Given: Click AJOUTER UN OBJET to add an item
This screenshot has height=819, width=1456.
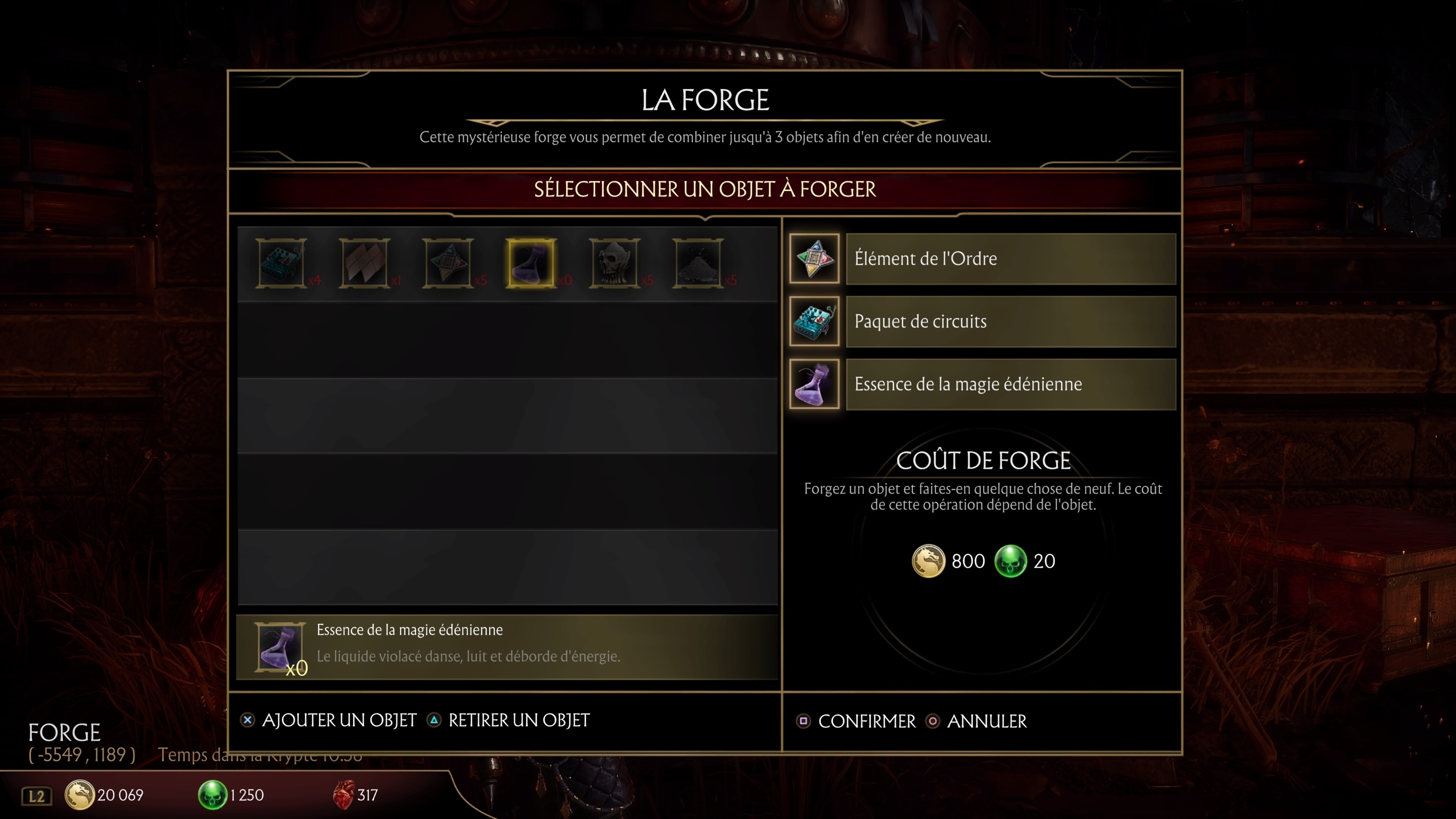Looking at the screenshot, I should (339, 720).
